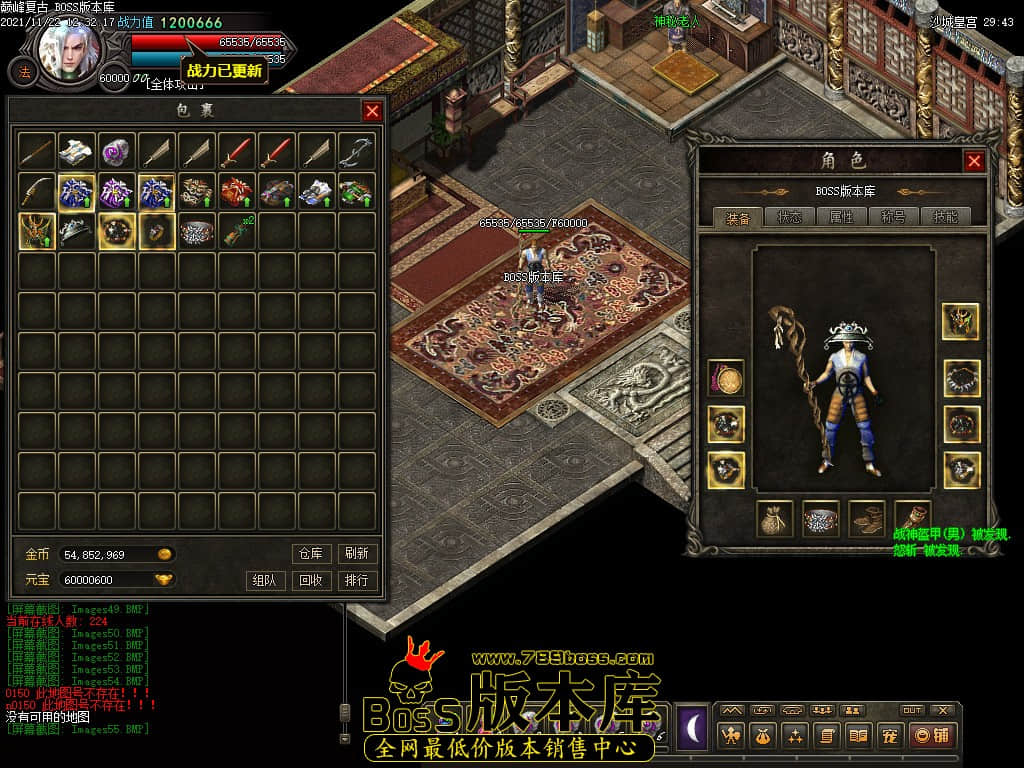This screenshot has height=768, width=1024.
Task: Click the 回收 recycle button
Action: [311, 580]
